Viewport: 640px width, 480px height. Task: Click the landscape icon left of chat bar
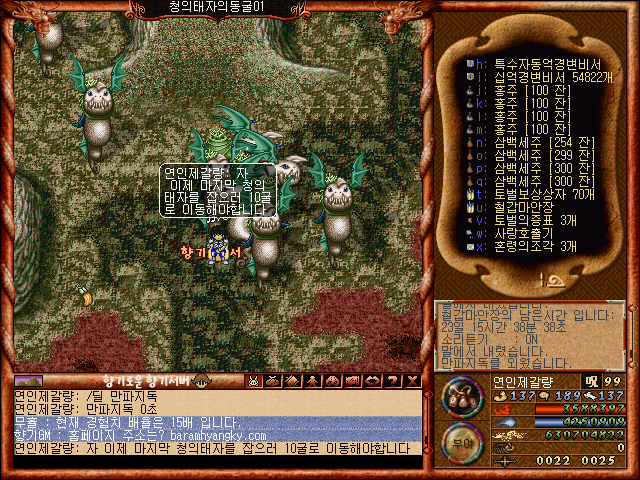tap(28, 381)
